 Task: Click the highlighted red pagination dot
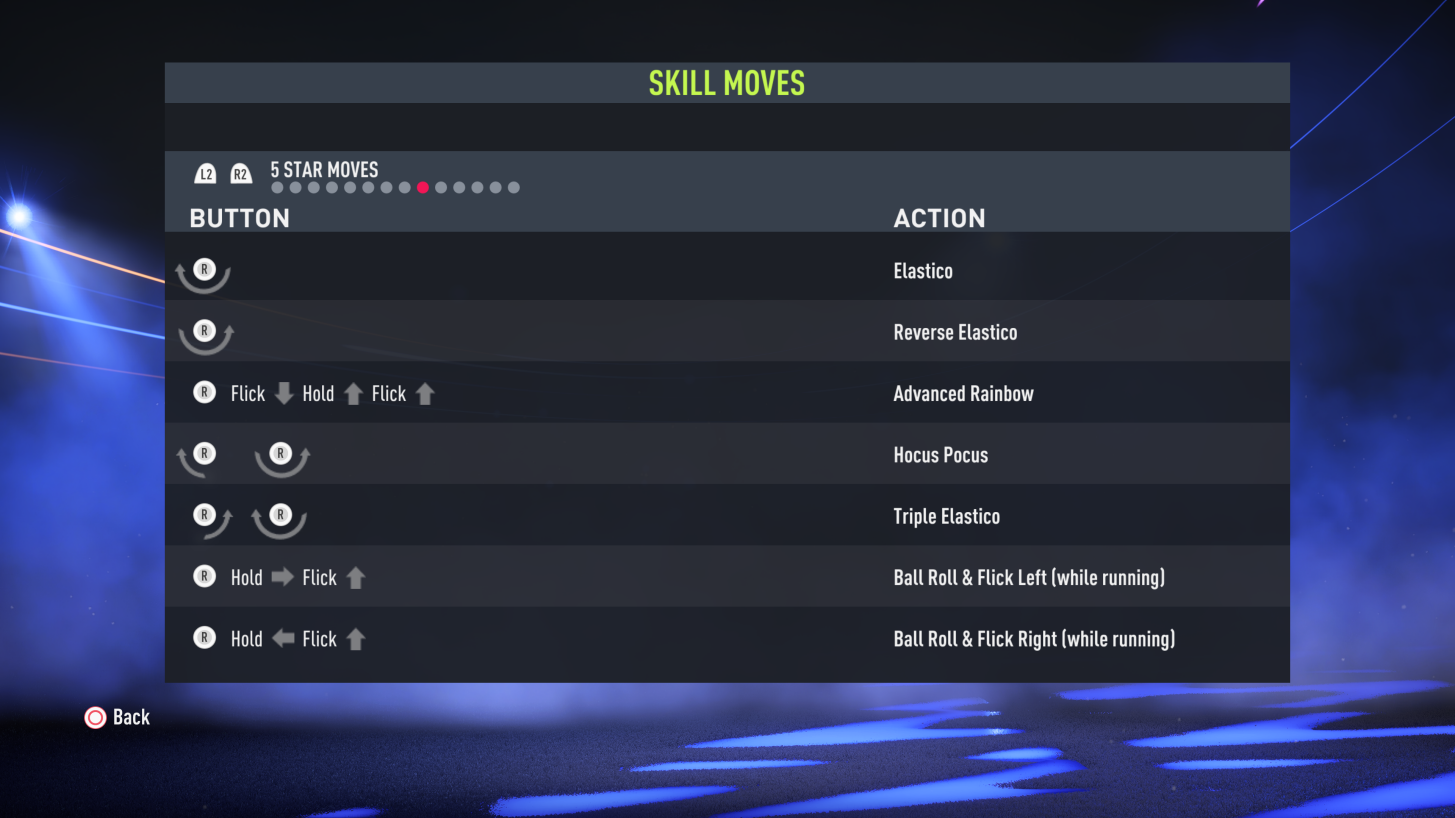423,187
